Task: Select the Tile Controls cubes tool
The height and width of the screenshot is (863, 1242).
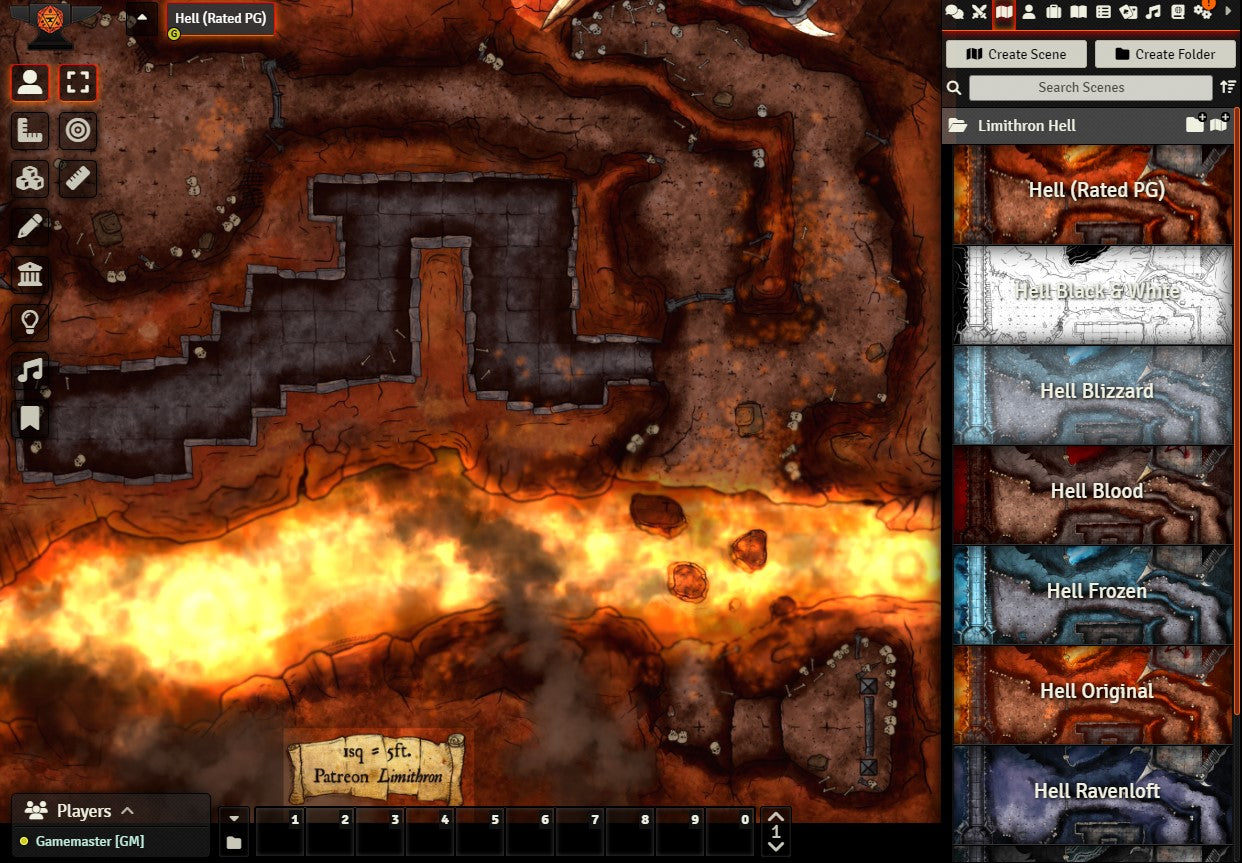Action: (30, 179)
